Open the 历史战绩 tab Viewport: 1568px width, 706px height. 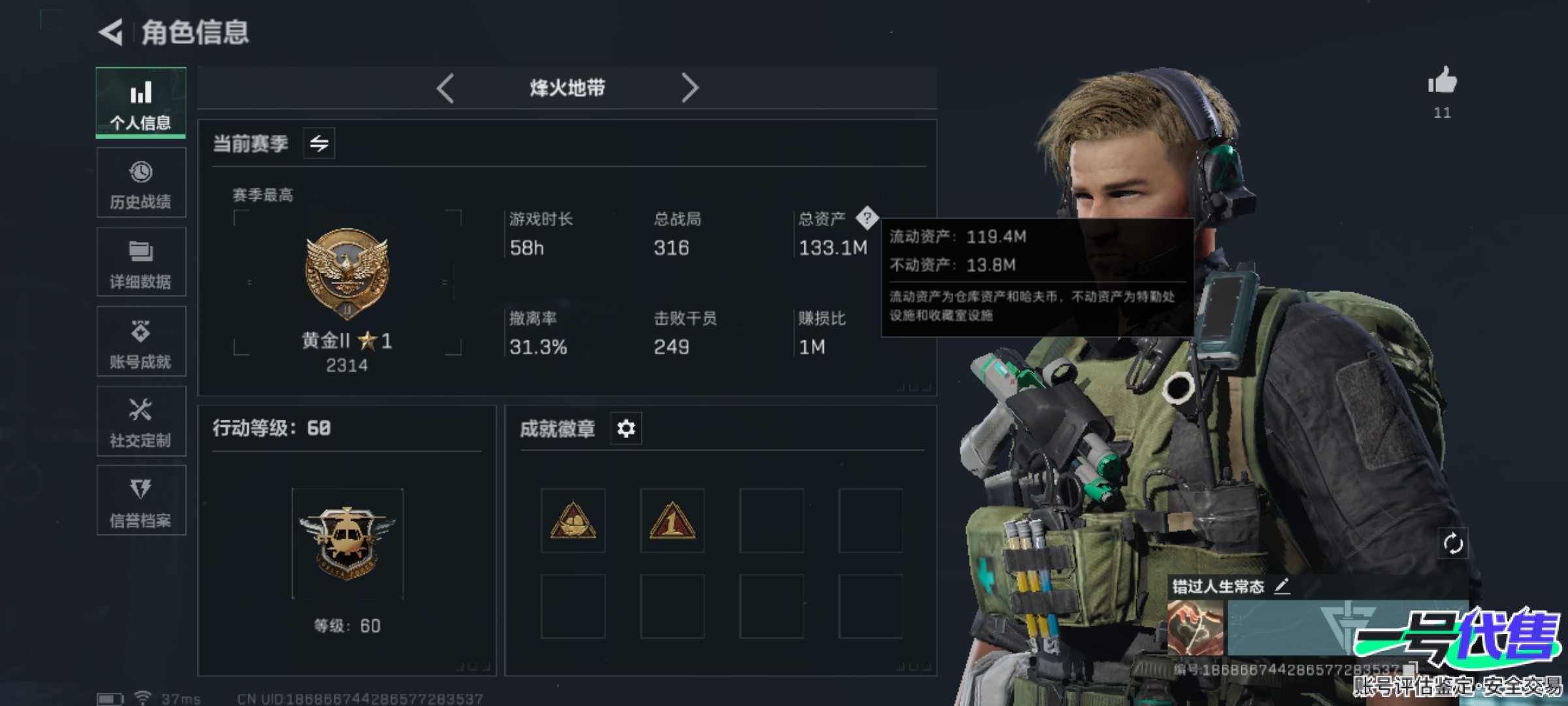140,183
